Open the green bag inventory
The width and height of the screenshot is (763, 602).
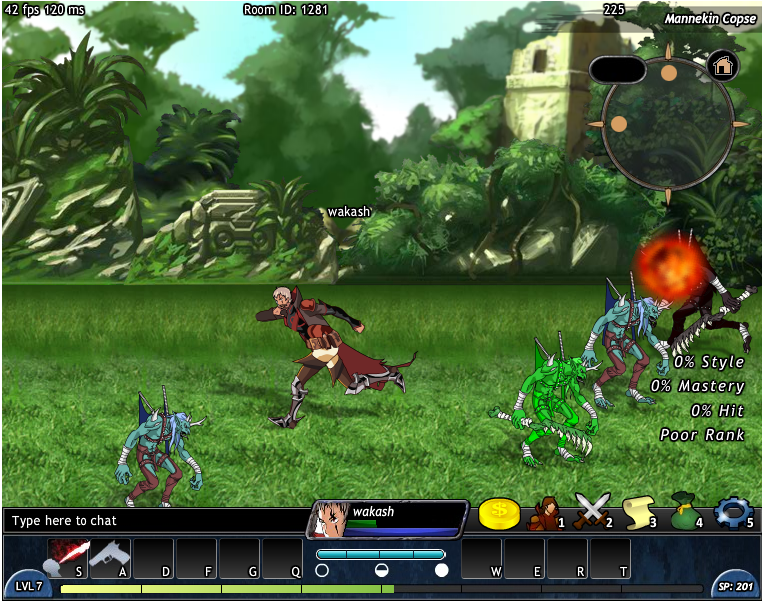click(684, 512)
